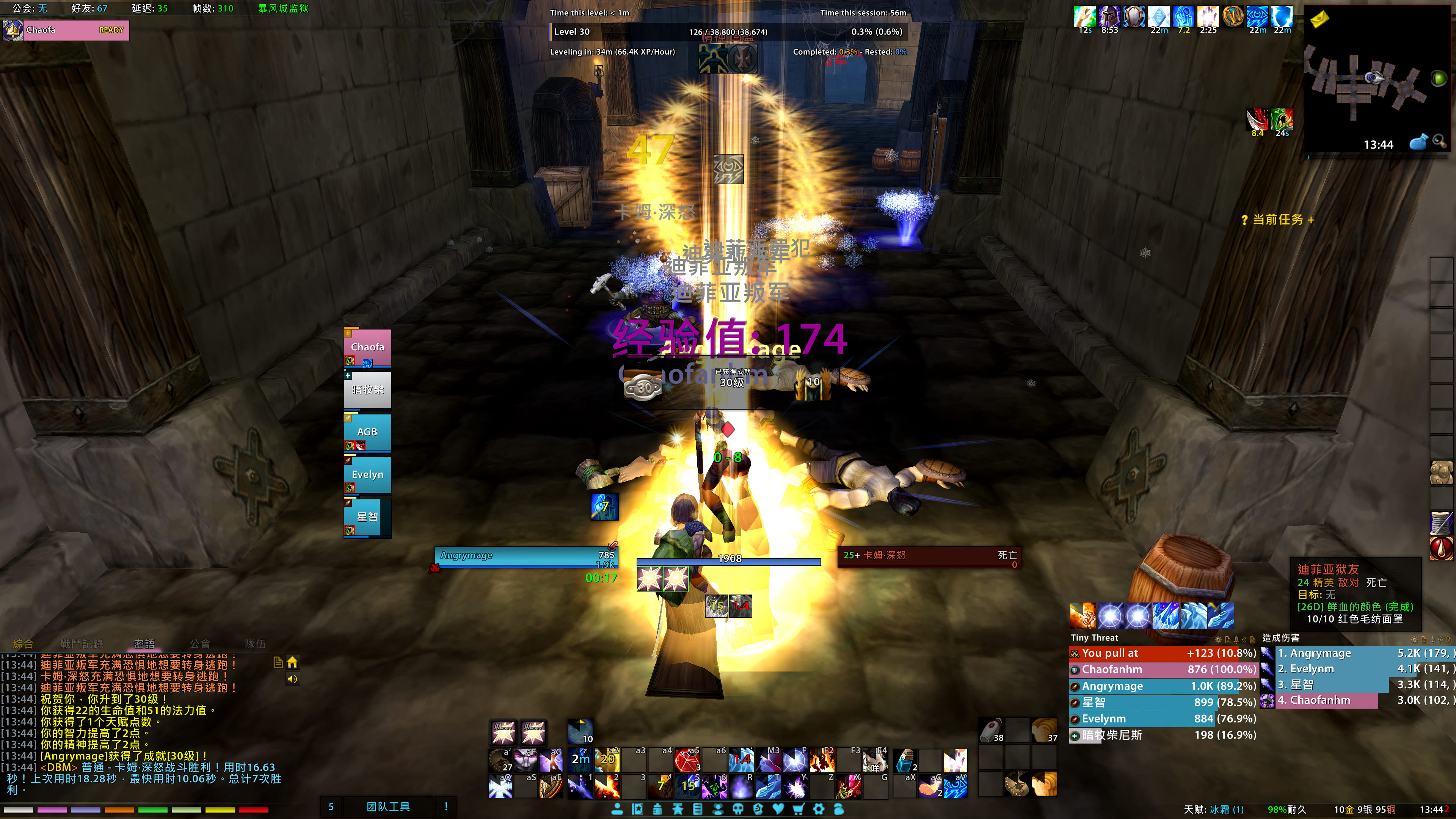Open the shopping cart store button
Screen dimensions: 1456x819
point(798,809)
